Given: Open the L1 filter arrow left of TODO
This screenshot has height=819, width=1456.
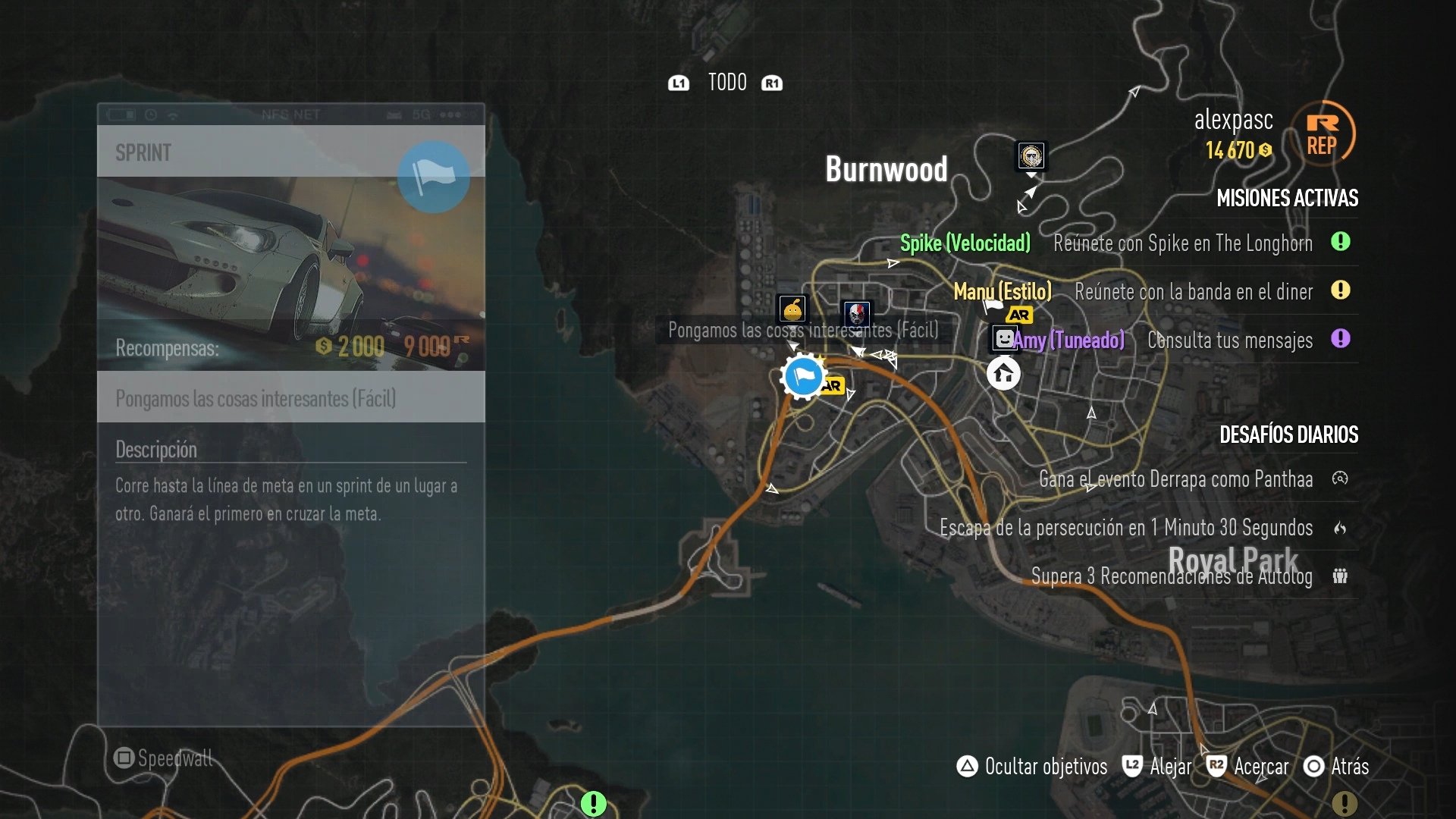Looking at the screenshot, I should click(x=679, y=83).
